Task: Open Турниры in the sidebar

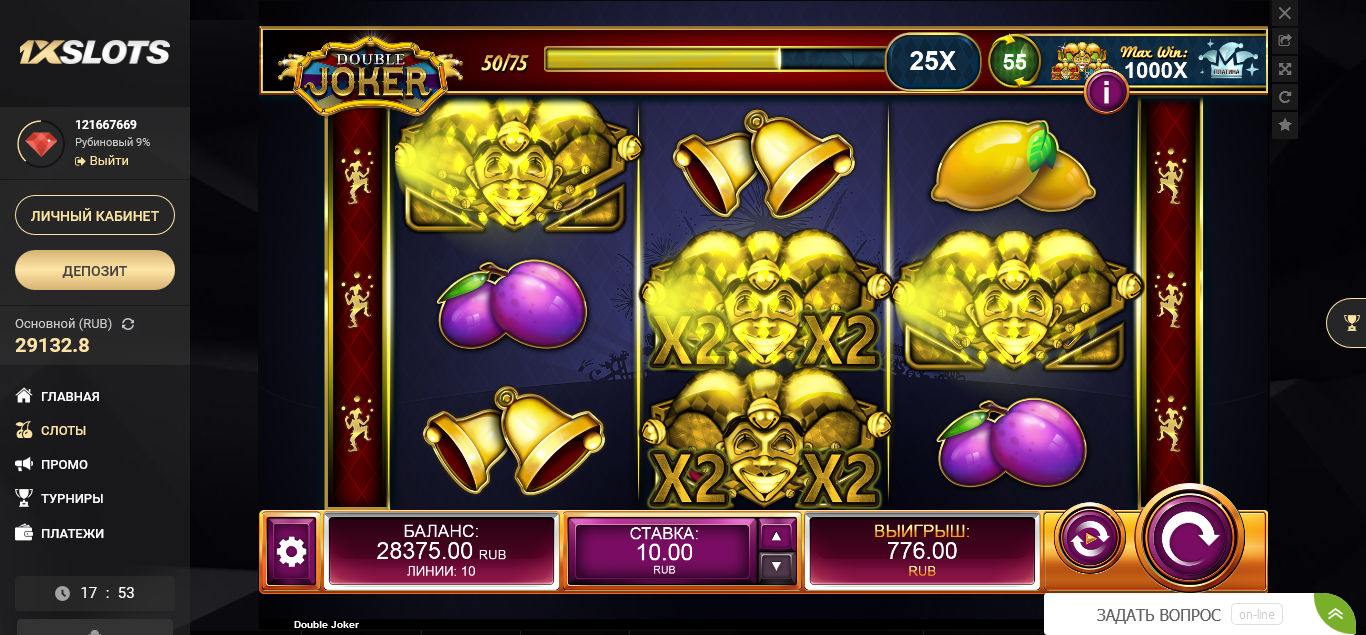Action: coord(72,498)
